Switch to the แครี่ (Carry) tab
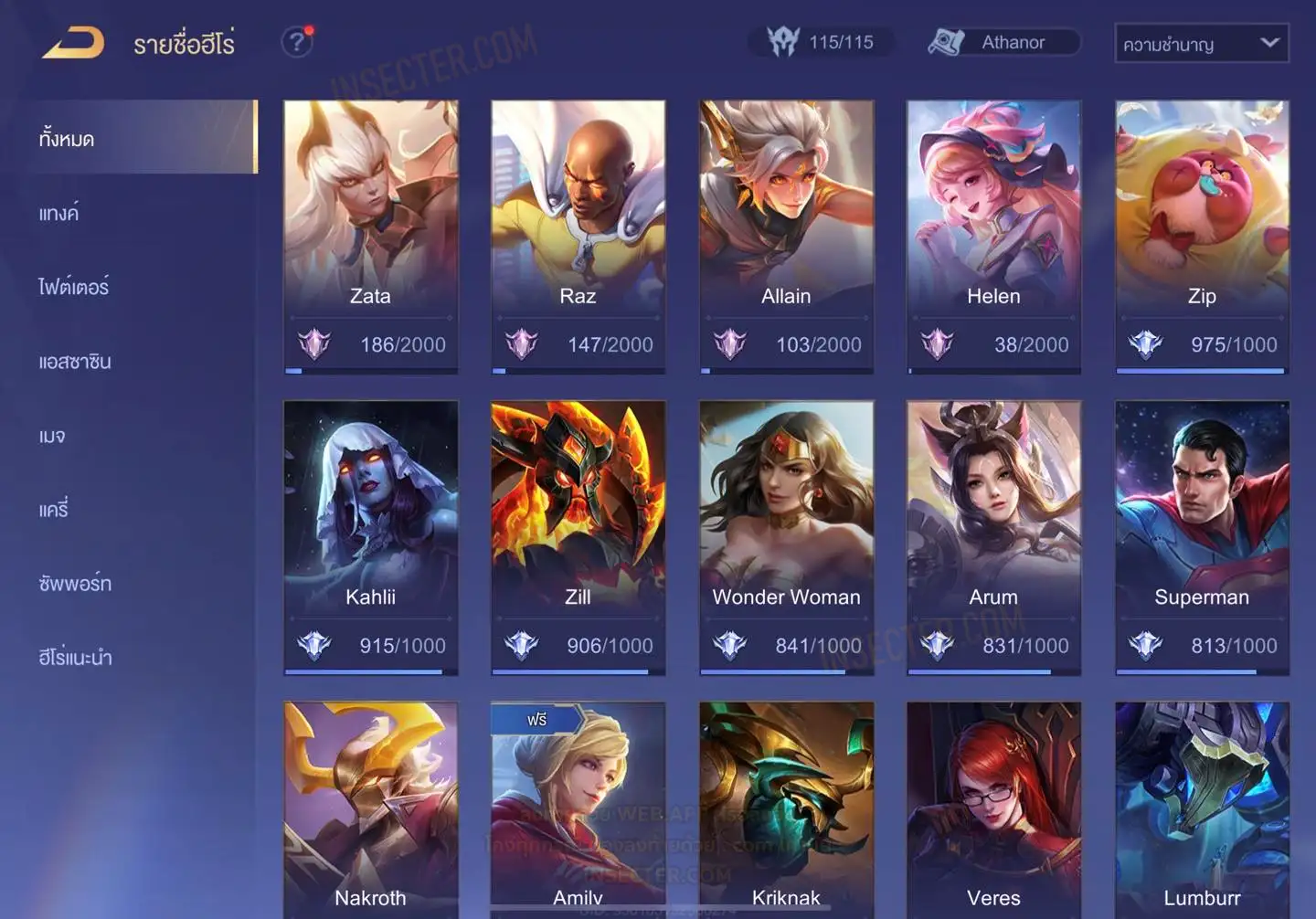Image resolution: width=1316 pixels, height=919 pixels. (54, 510)
